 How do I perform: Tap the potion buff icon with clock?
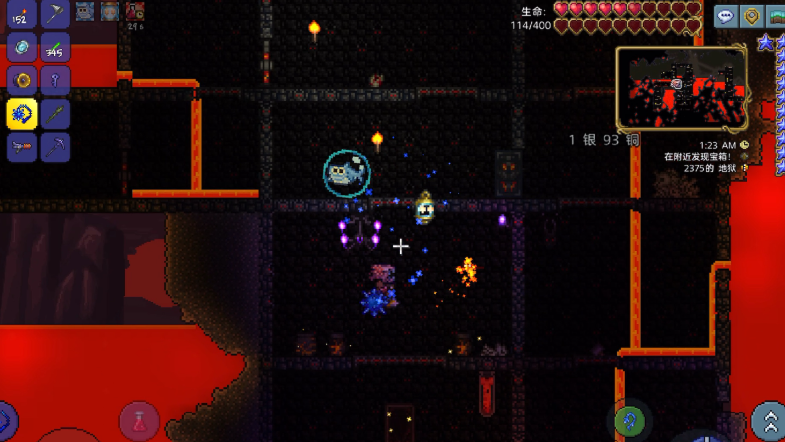coord(134,12)
